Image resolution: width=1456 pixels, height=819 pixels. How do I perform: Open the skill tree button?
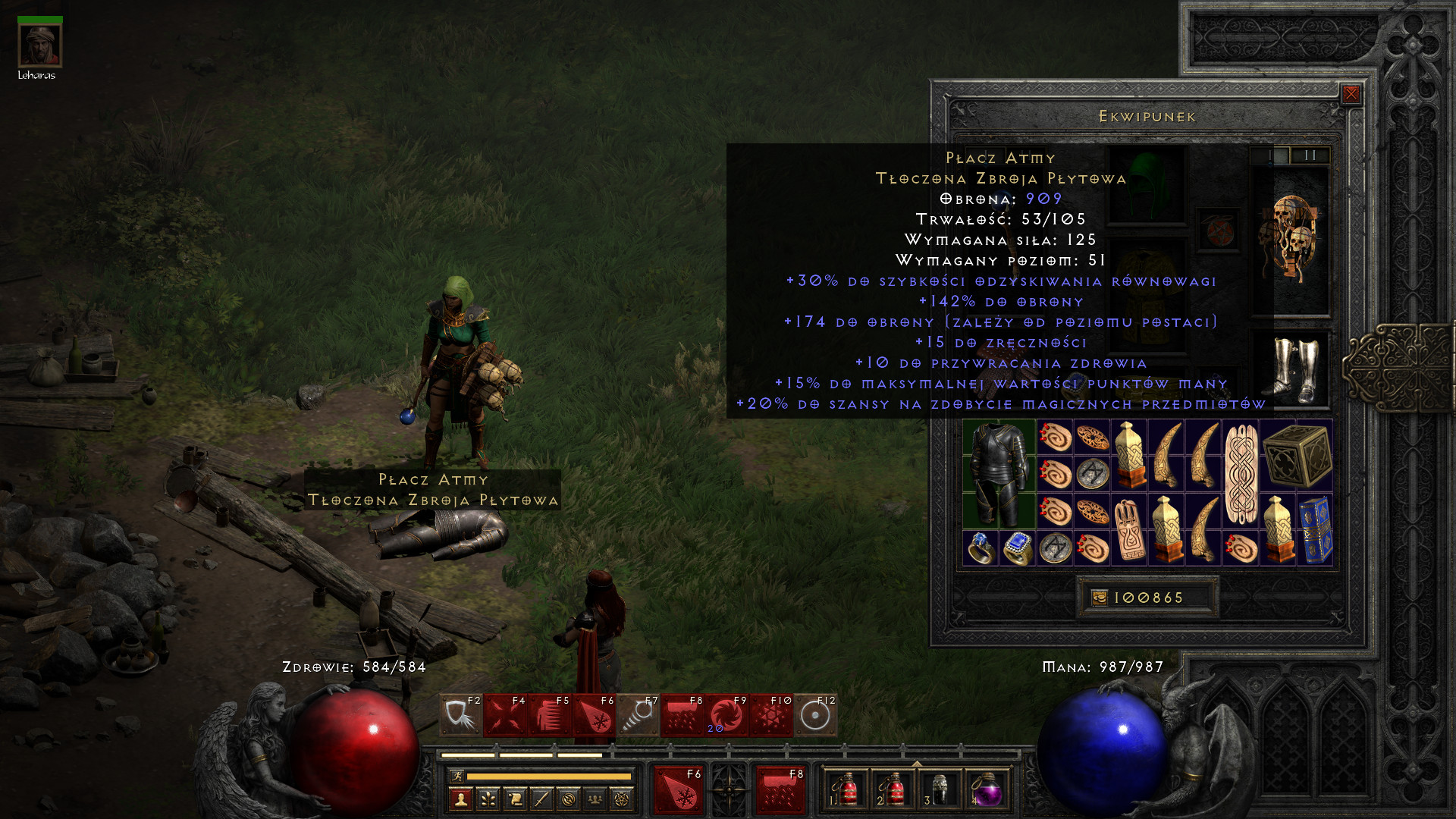[488, 799]
